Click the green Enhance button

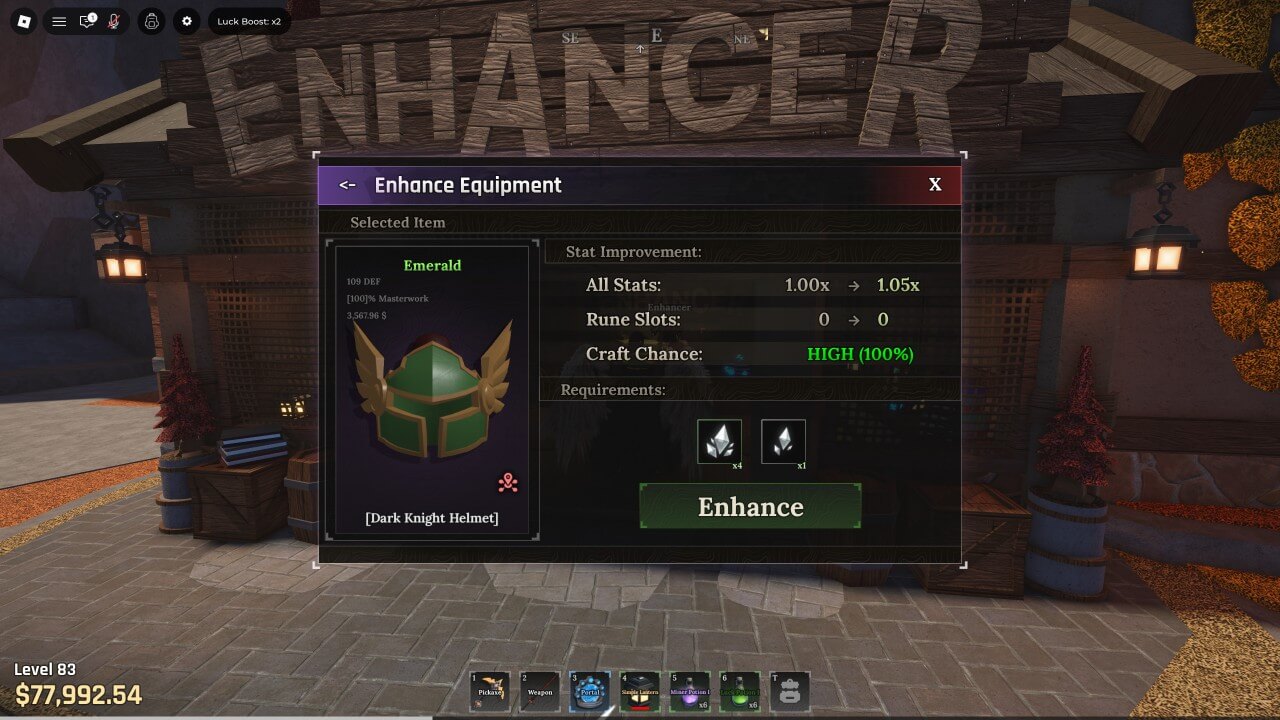pyautogui.click(x=750, y=506)
